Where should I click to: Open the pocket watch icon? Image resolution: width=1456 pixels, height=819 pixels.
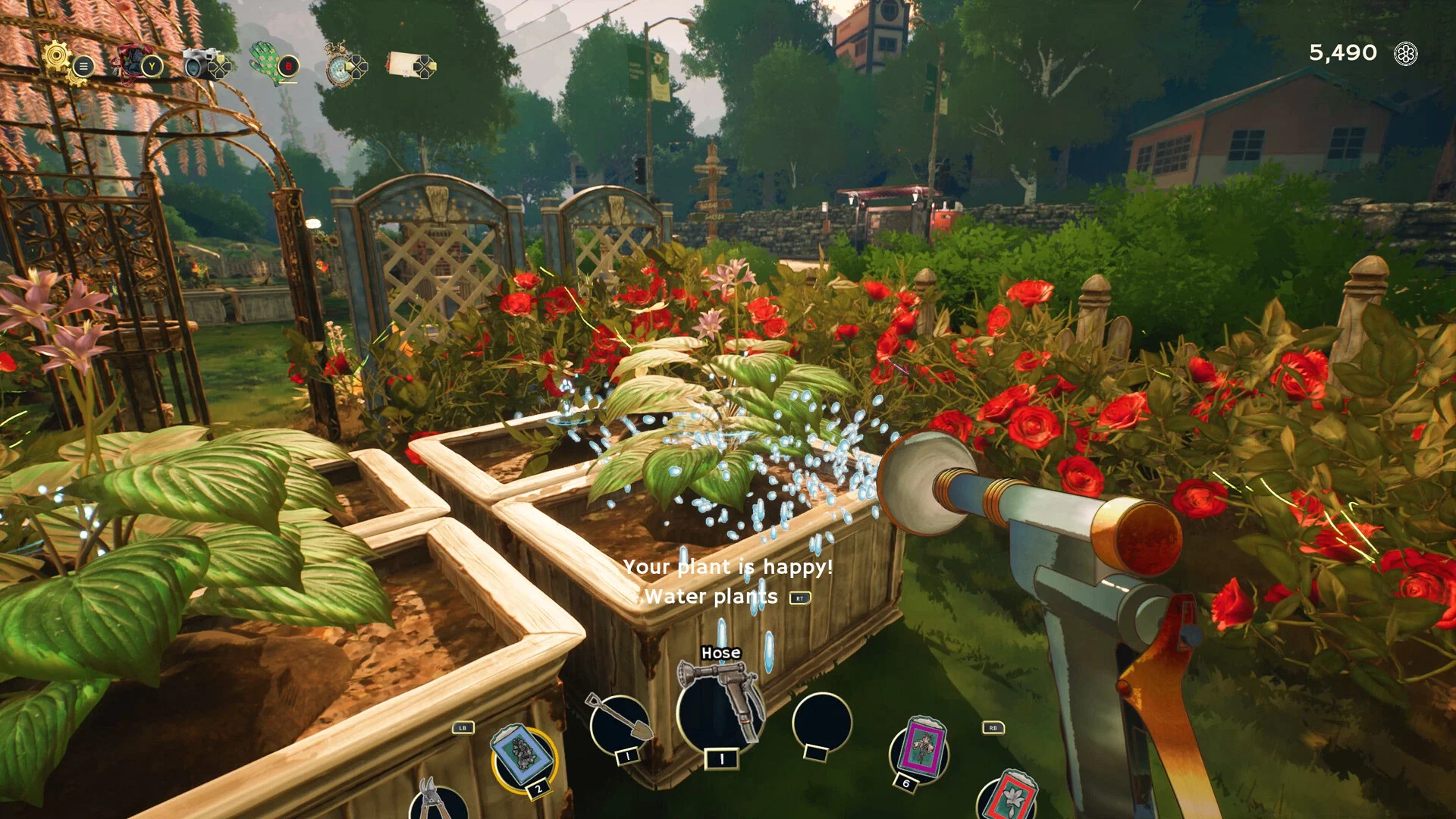coord(338,65)
